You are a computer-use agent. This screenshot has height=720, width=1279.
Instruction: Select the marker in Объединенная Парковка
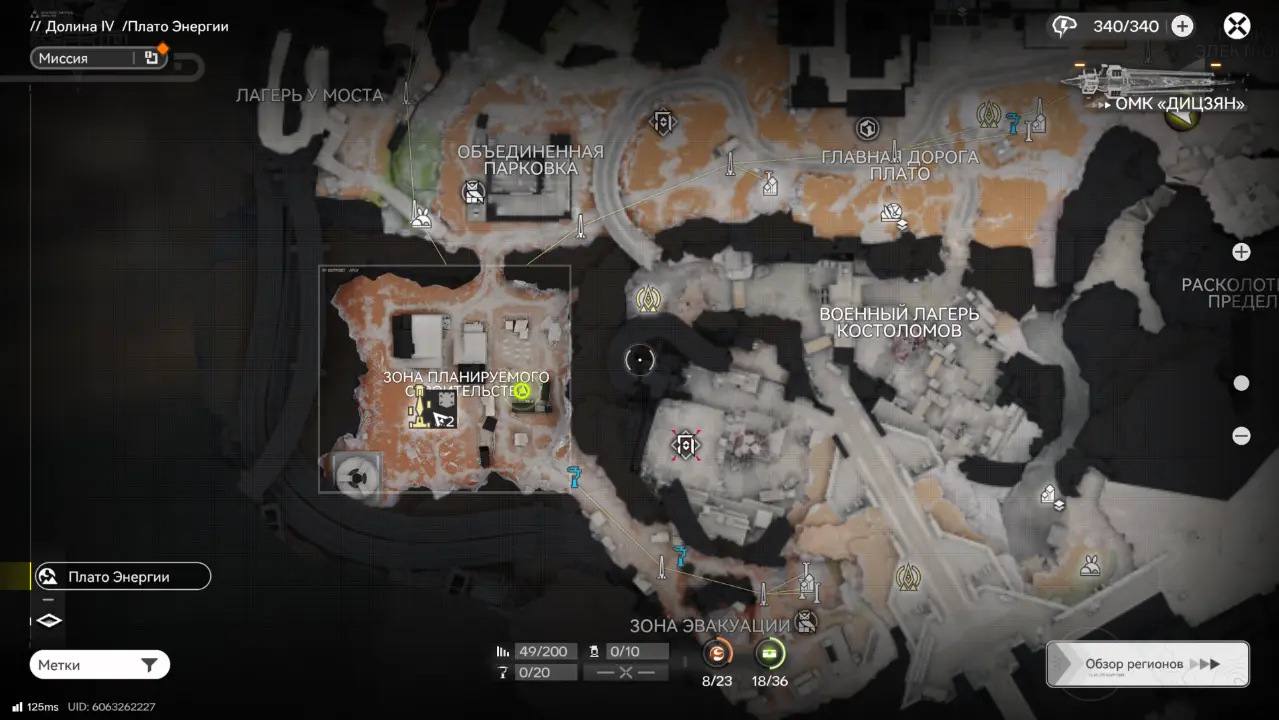pos(473,192)
